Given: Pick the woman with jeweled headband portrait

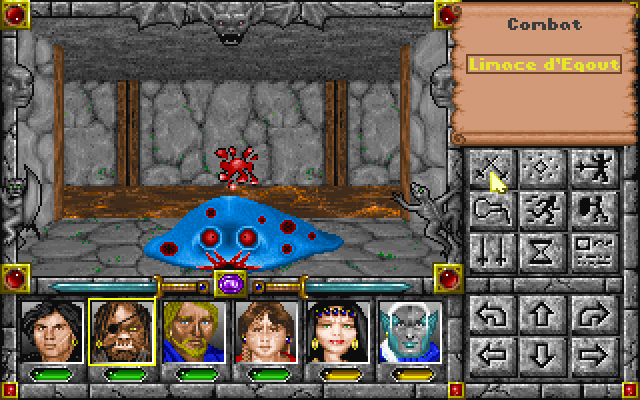Looking at the screenshot, I should [x=339, y=330].
